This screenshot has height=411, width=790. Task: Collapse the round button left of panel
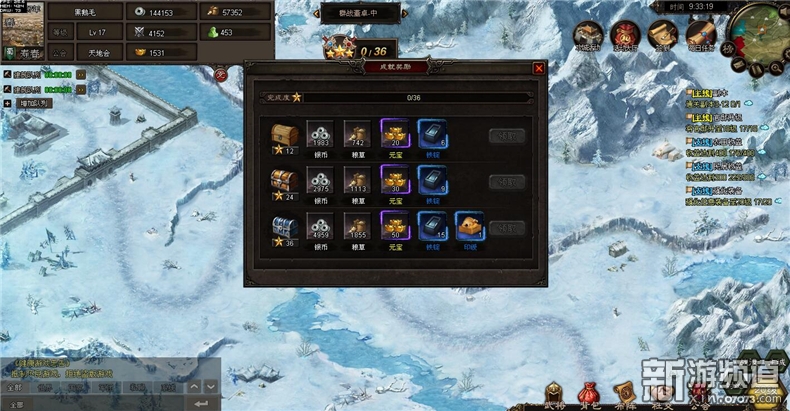221,74
